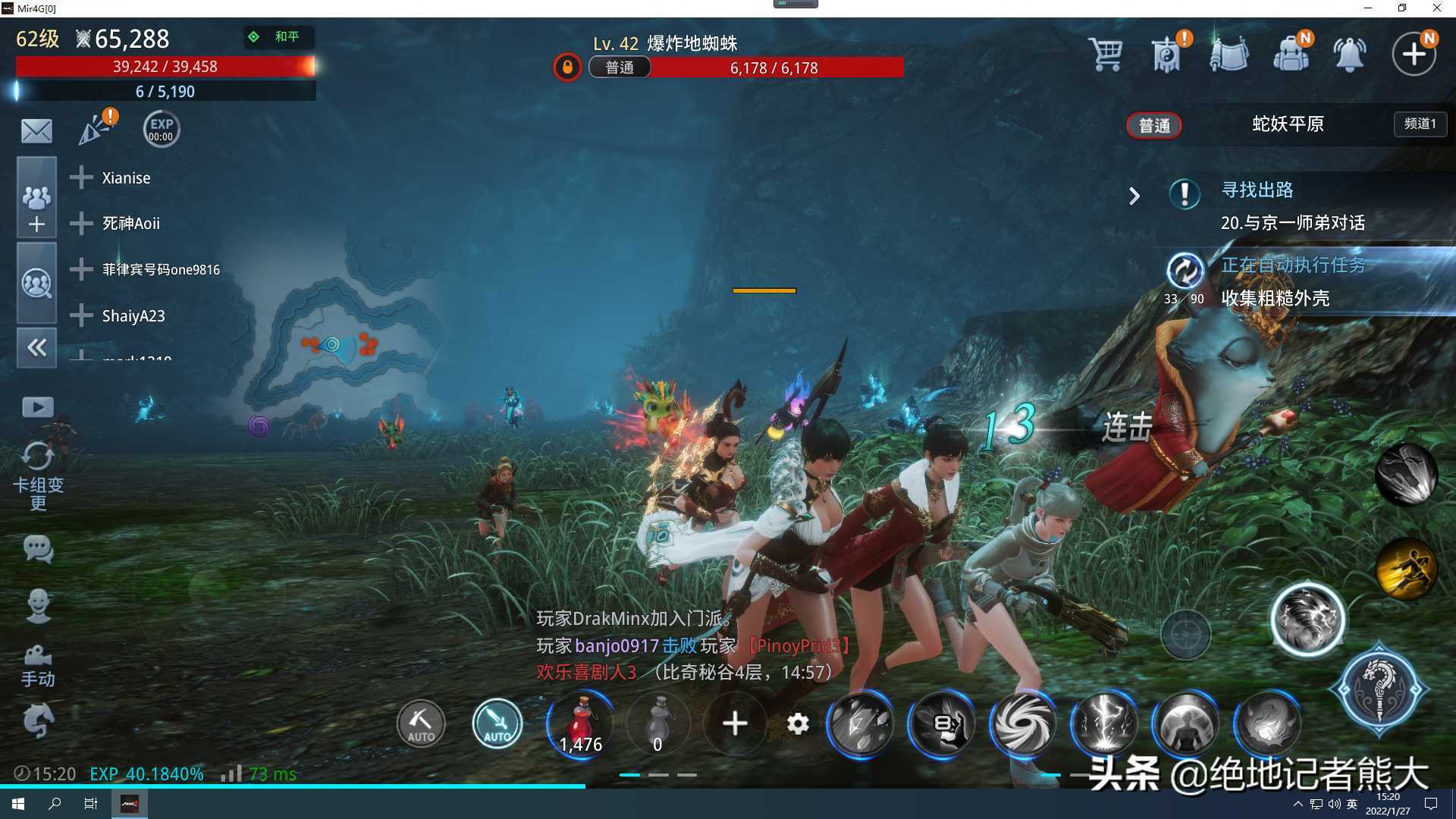Toggle the pickaxe AUTO gathering button
The width and height of the screenshot is (1456, 819).
(x=421, y=724)
